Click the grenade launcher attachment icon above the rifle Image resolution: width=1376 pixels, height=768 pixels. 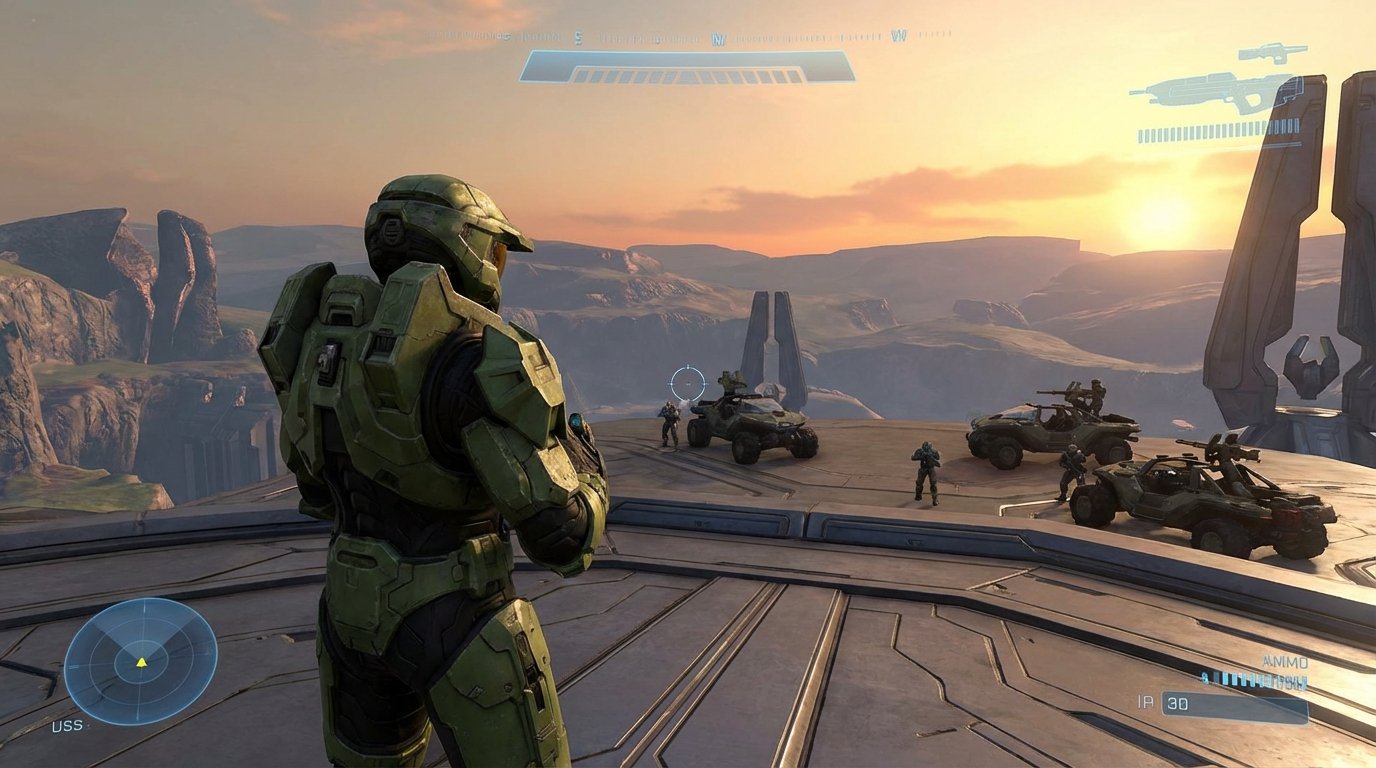[x=1271, y=52]
